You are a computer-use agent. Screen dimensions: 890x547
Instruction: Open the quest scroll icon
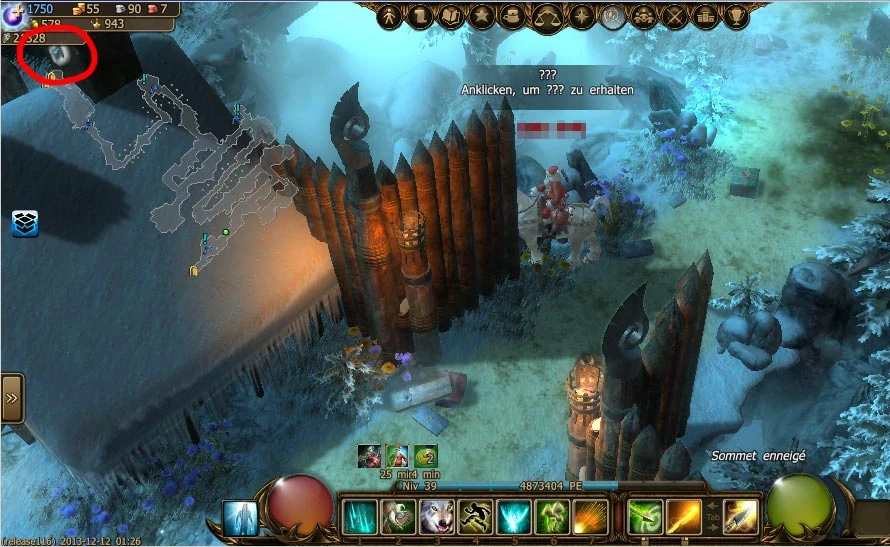click(x=422, y=17)
